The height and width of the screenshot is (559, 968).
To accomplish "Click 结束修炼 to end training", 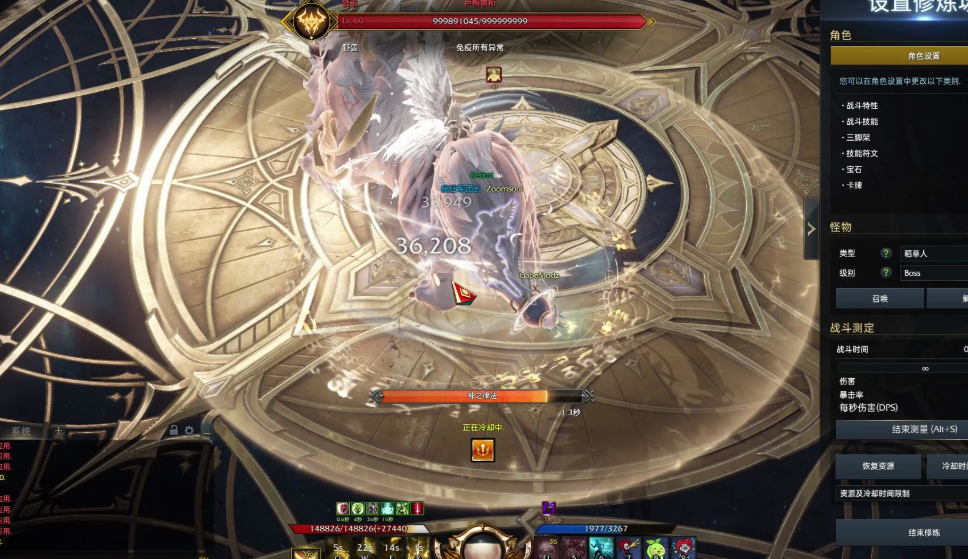I will [x=902, y=531].
